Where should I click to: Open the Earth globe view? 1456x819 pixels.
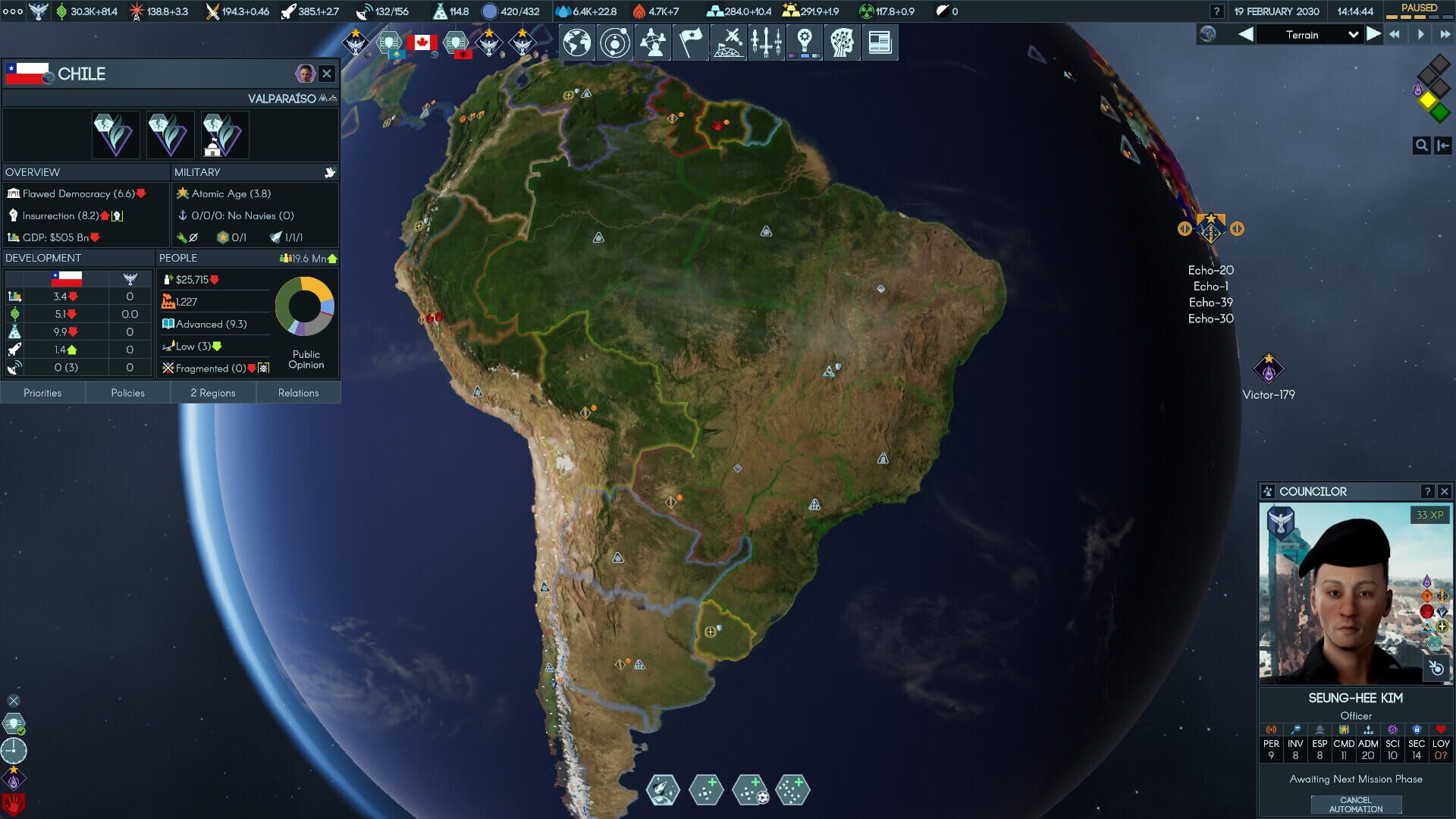click(x=577, y=42)
